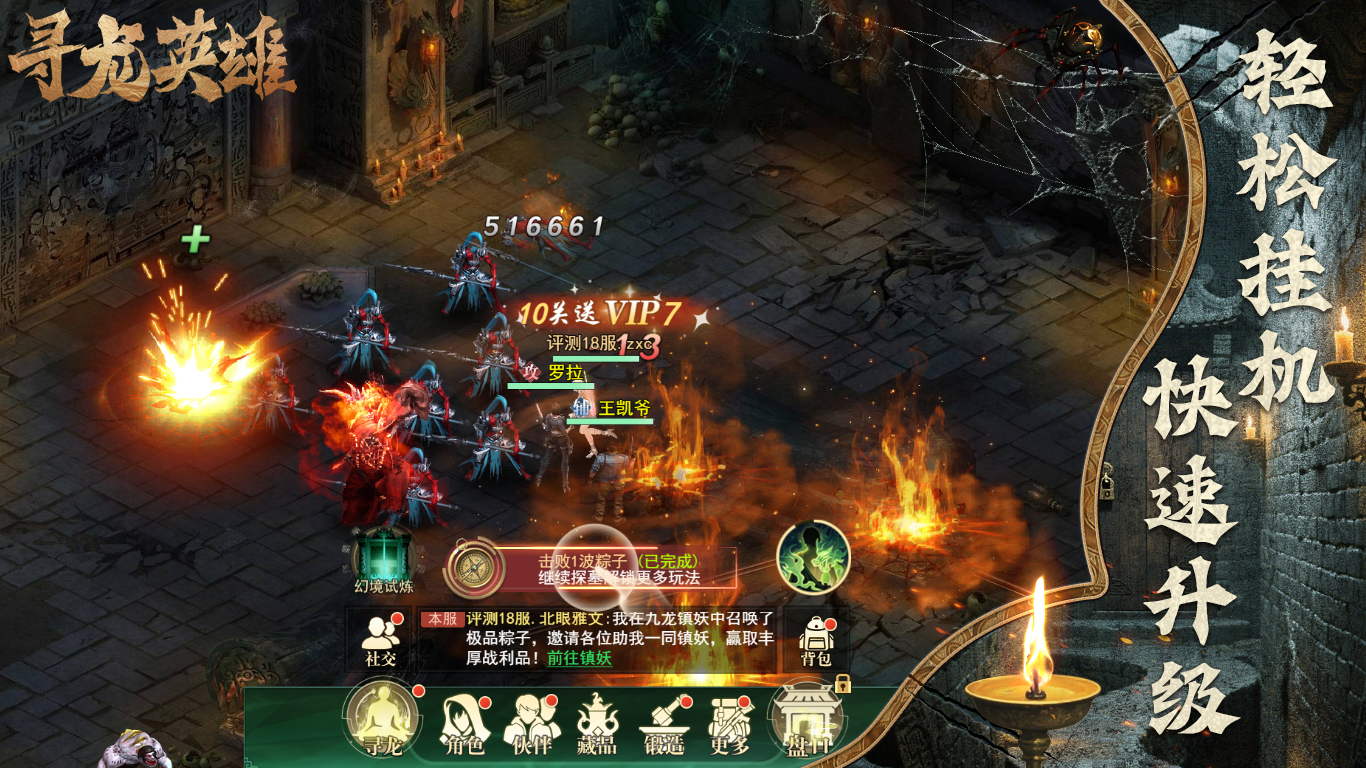Follow the green 前往镇妖 link
The image size is (1366, 768).
tap(579, 658)
